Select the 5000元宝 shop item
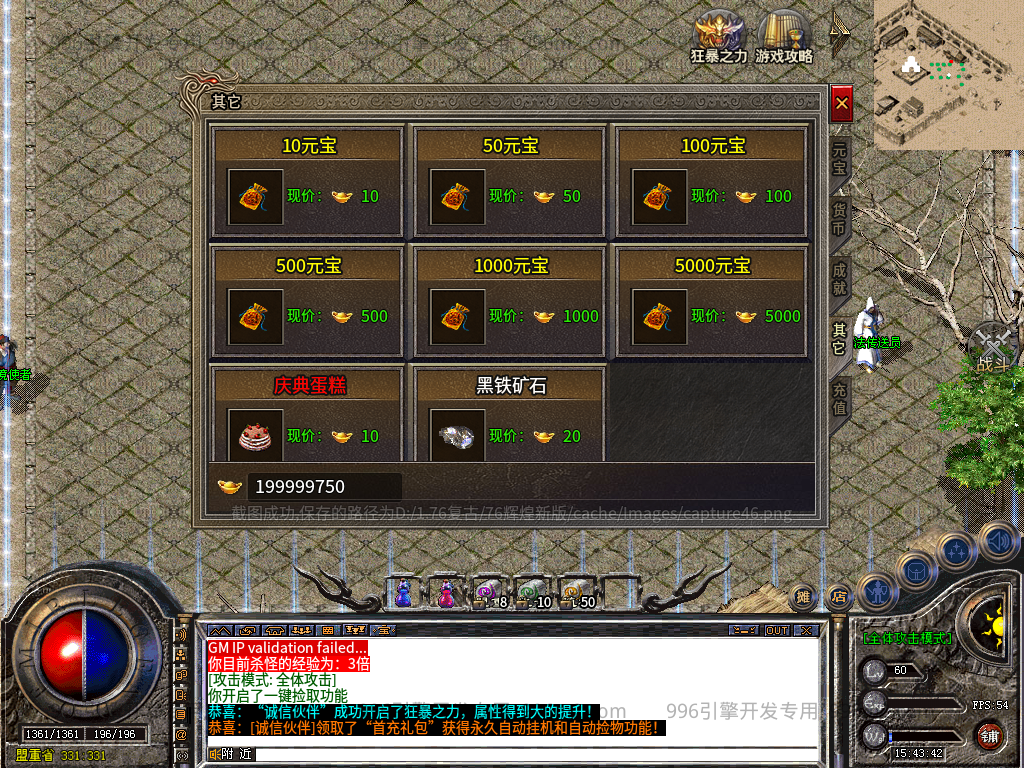 (x=660, y=316)
